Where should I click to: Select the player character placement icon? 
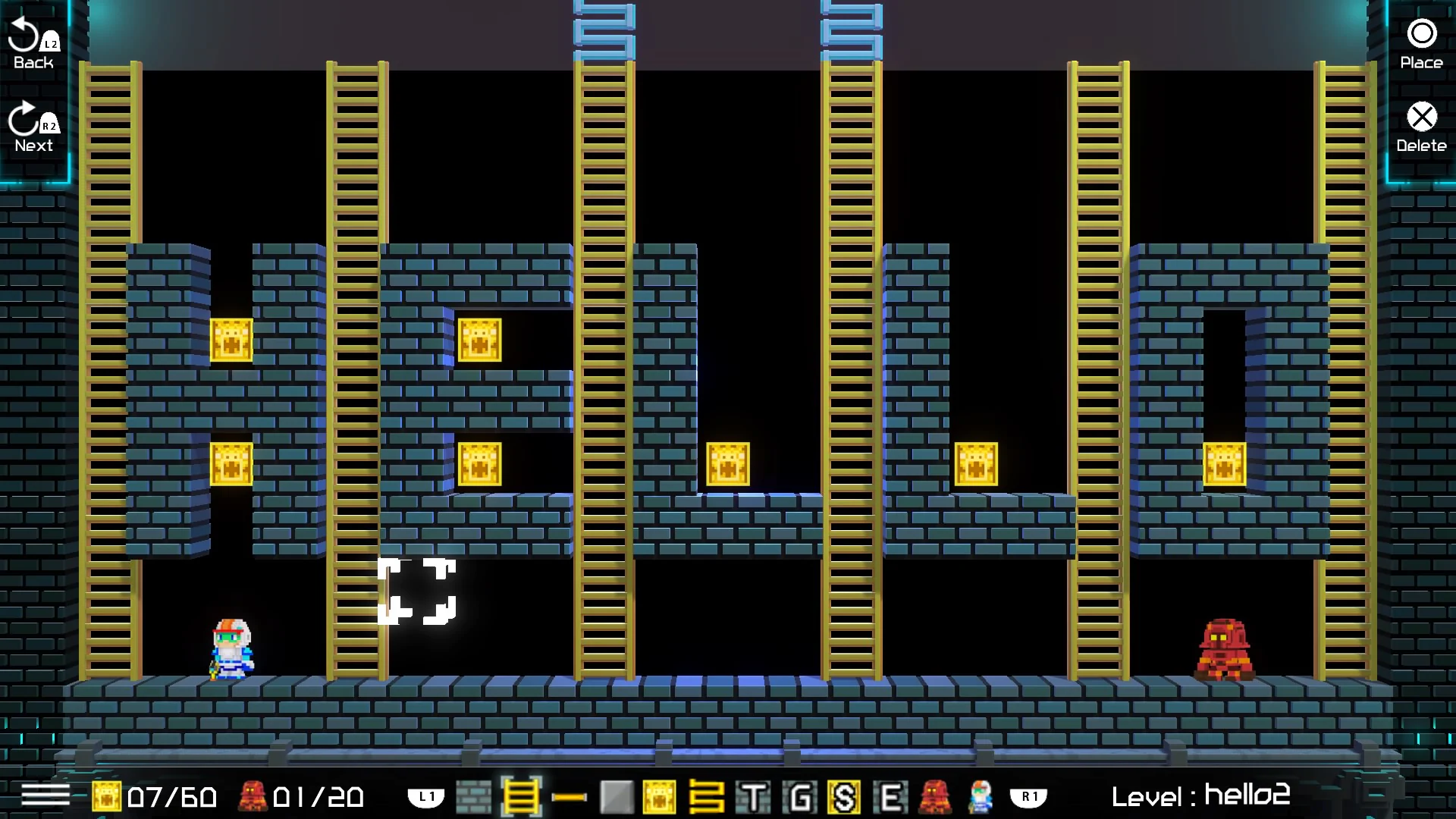coord(980,796)
